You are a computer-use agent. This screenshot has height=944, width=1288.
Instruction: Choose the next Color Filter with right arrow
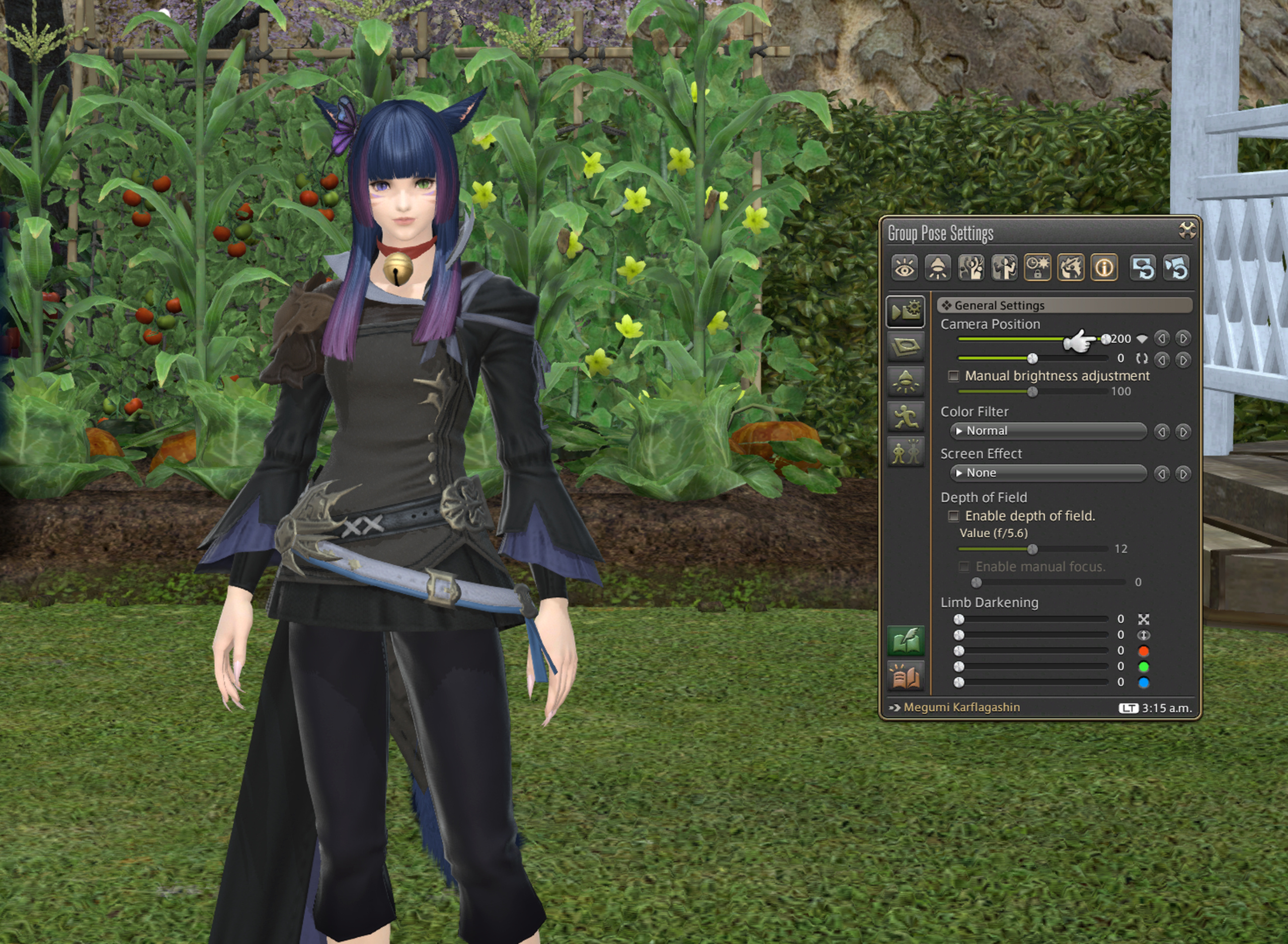1183,432
